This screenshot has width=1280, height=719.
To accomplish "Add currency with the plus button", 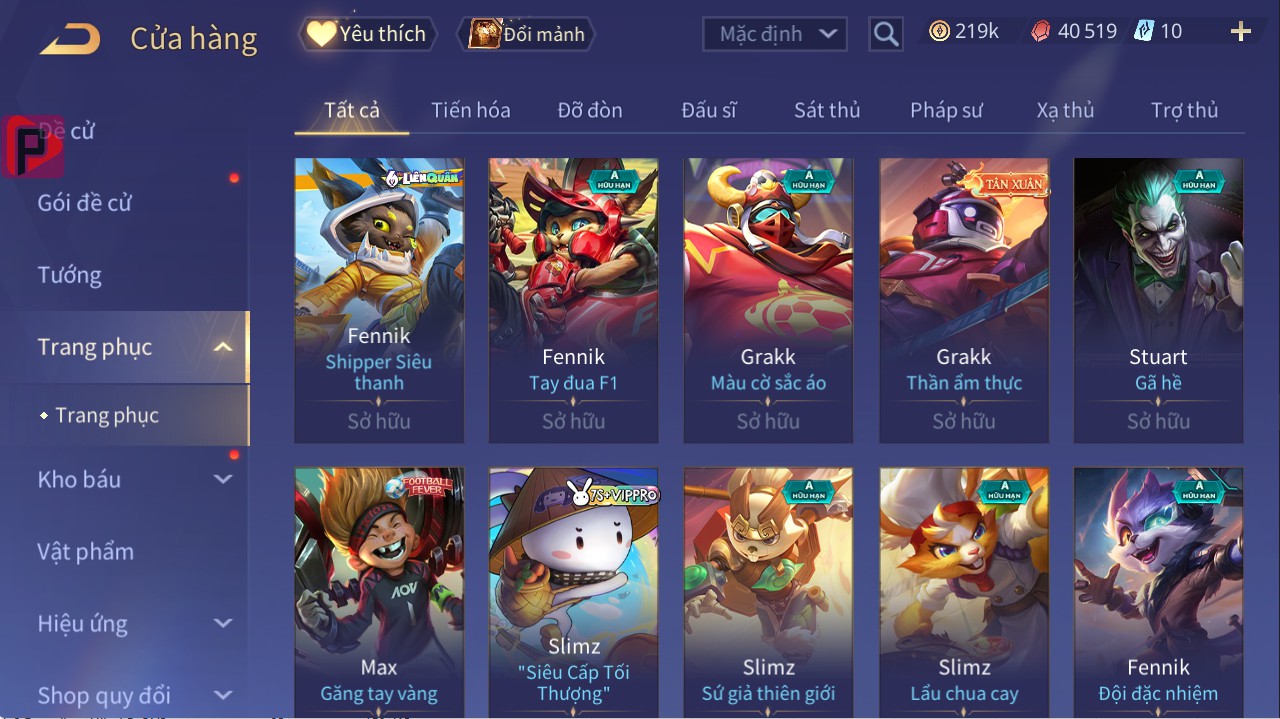I will coord(1240,32).
